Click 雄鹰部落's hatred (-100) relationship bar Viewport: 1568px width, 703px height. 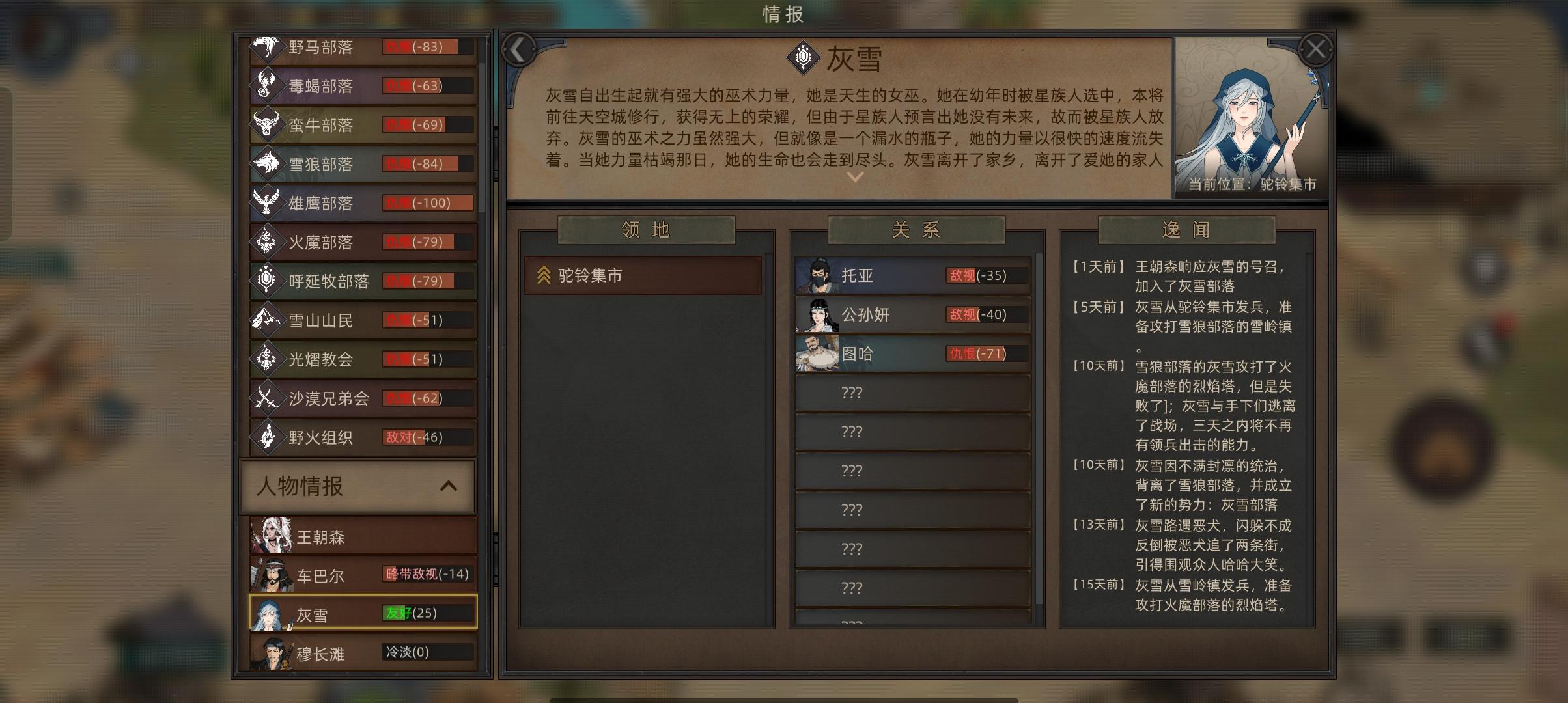(427, 203)
